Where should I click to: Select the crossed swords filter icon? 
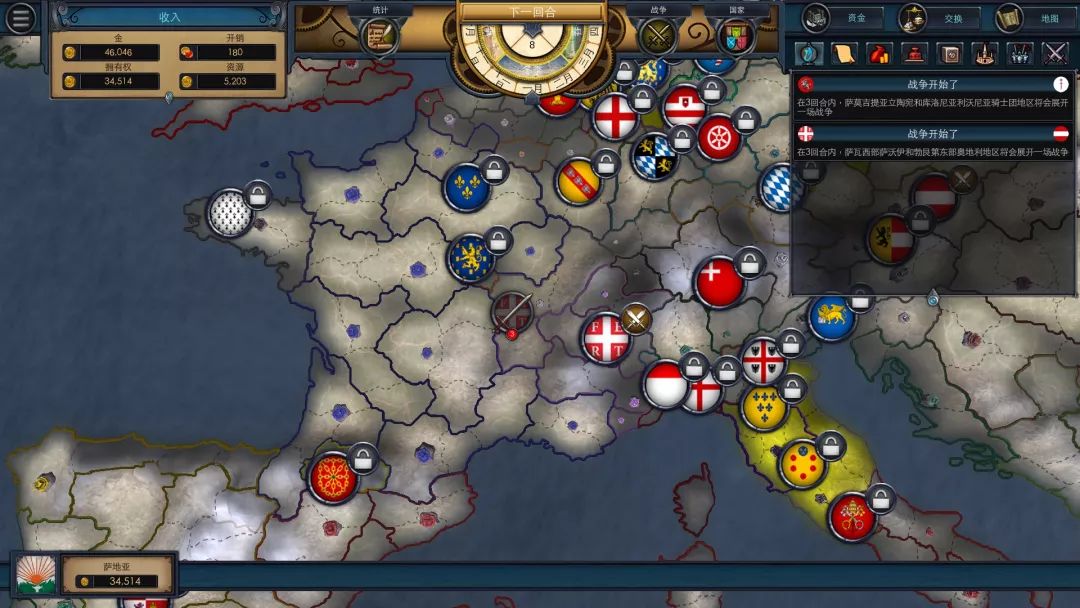[1055, 53]
